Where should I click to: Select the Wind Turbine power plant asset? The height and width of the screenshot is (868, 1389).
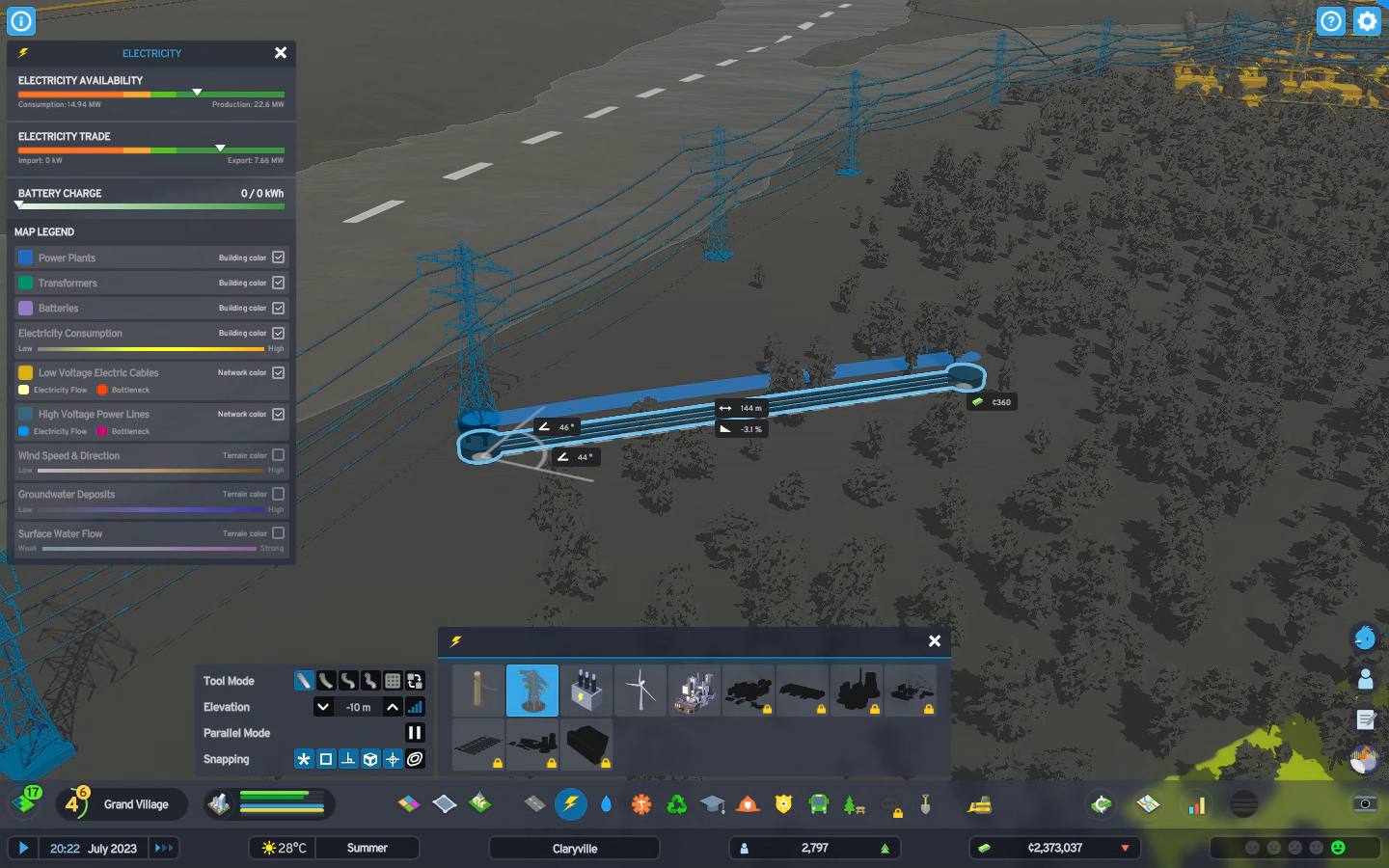(640, 691)
